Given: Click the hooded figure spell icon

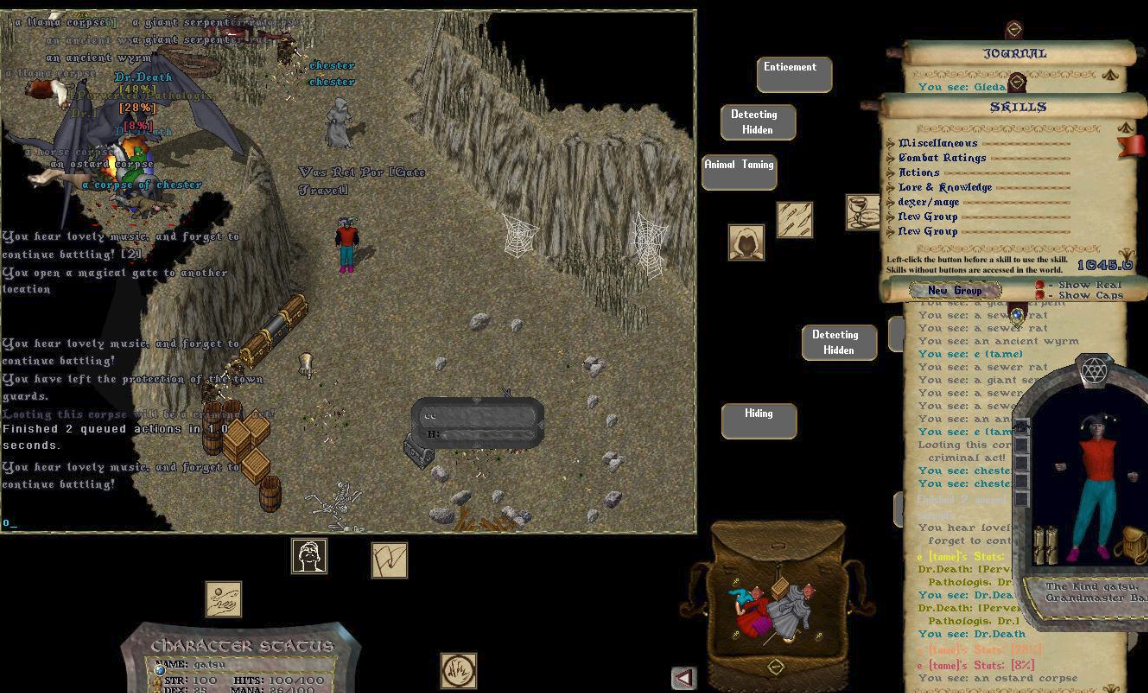Looking at the screenshot, I should (746, 243).
